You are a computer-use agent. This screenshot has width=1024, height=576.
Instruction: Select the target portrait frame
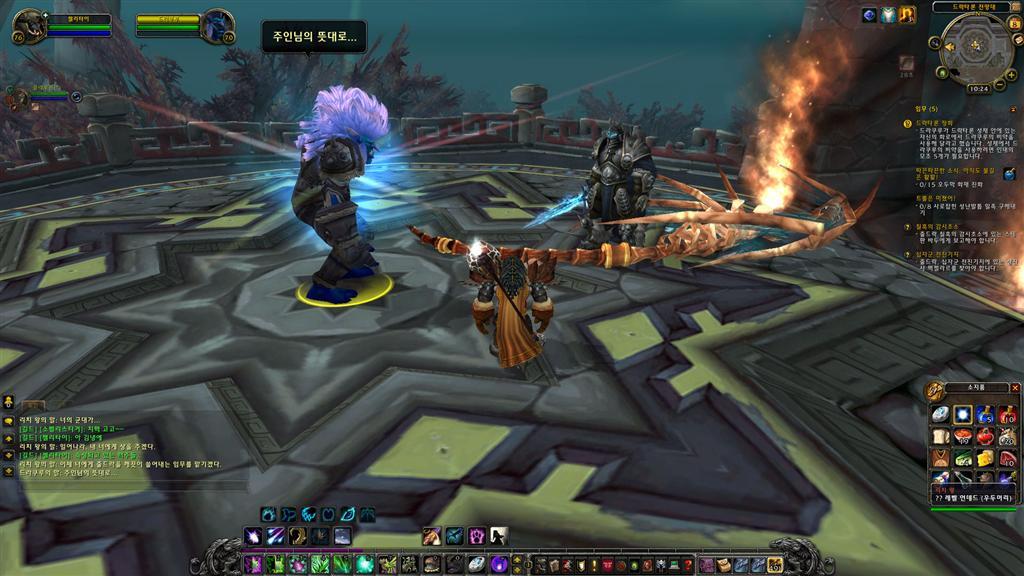pyautogui.click(x=217, y=25)
